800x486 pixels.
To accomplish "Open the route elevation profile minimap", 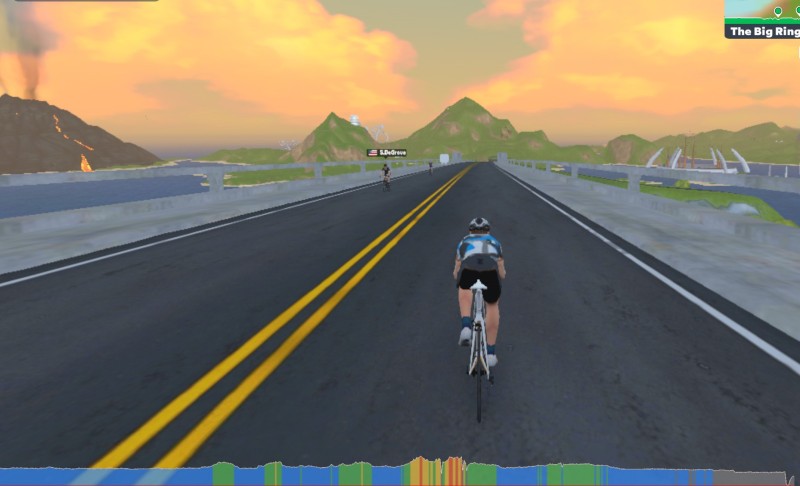I will (x=762, y=10).
